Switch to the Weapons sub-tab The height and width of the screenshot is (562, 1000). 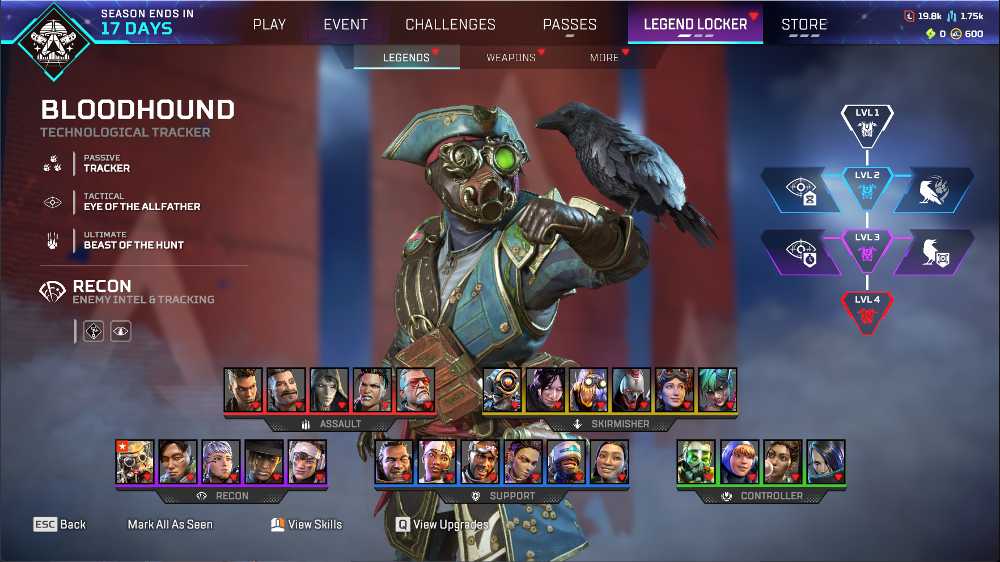[x=511, y=58]
